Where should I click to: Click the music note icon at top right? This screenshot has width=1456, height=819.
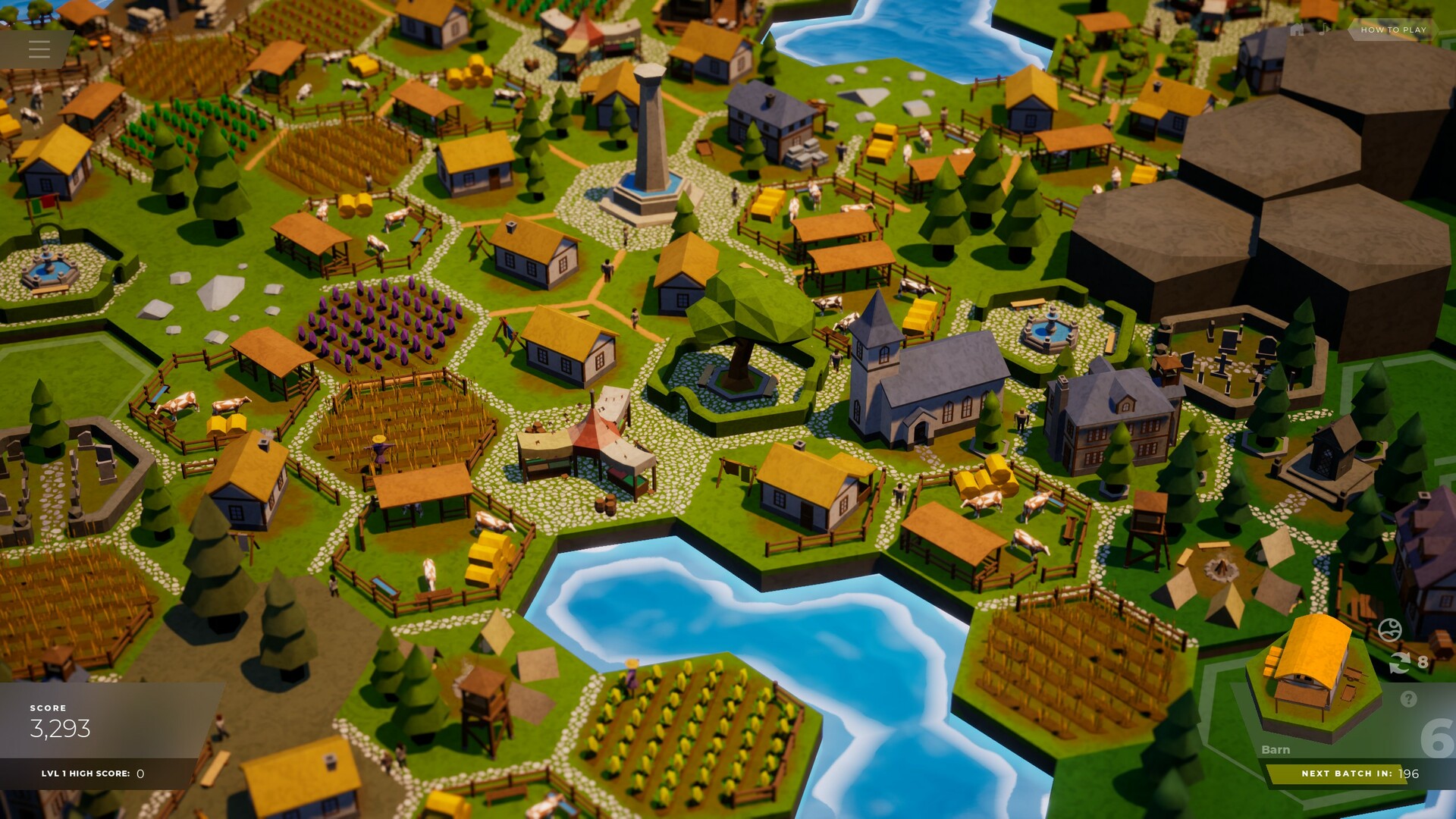click(1323, 31)
